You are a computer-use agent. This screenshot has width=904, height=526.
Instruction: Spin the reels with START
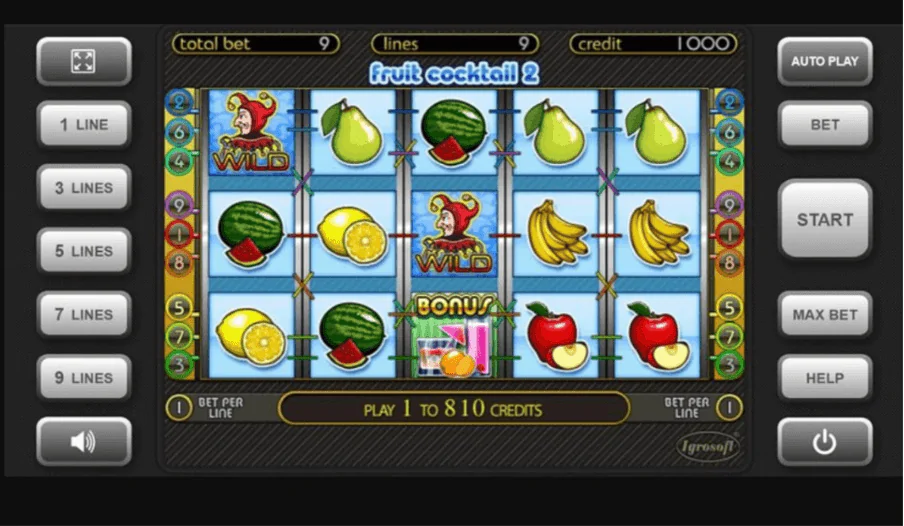point(825,220)
